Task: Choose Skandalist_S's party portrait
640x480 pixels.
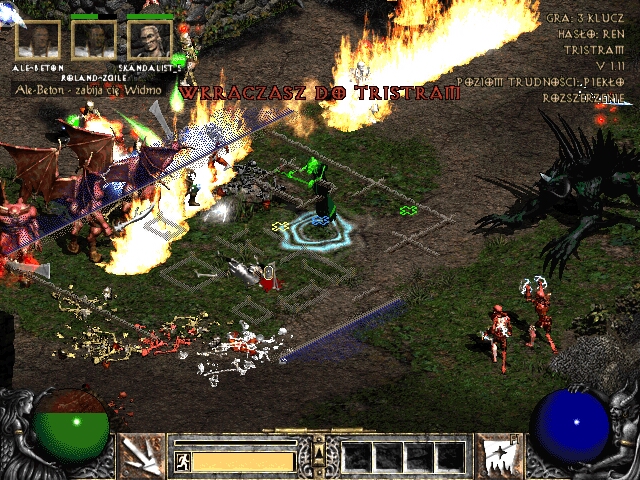Action: [150, 39]
